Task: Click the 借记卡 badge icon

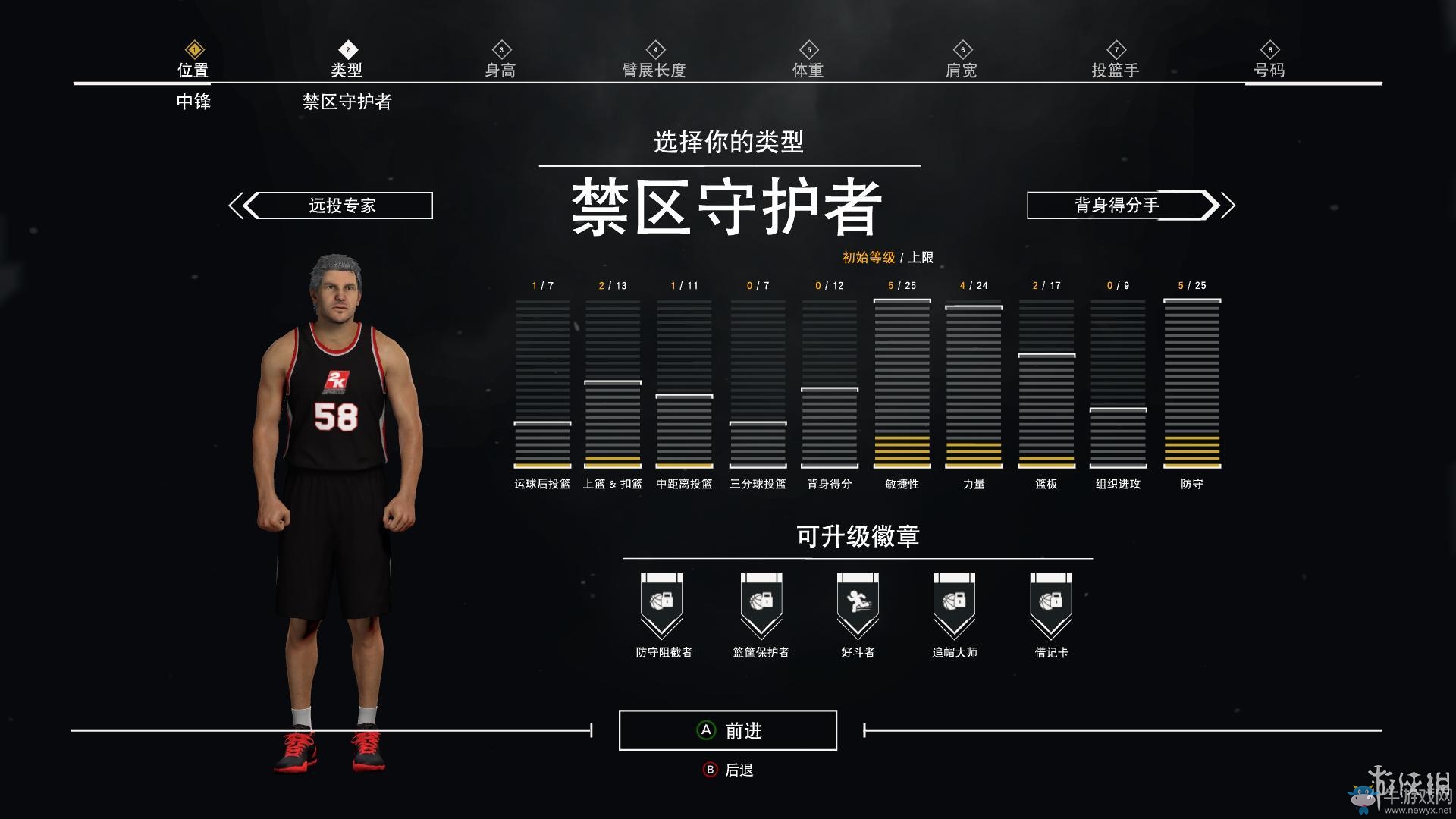Action: [1050, 603]
